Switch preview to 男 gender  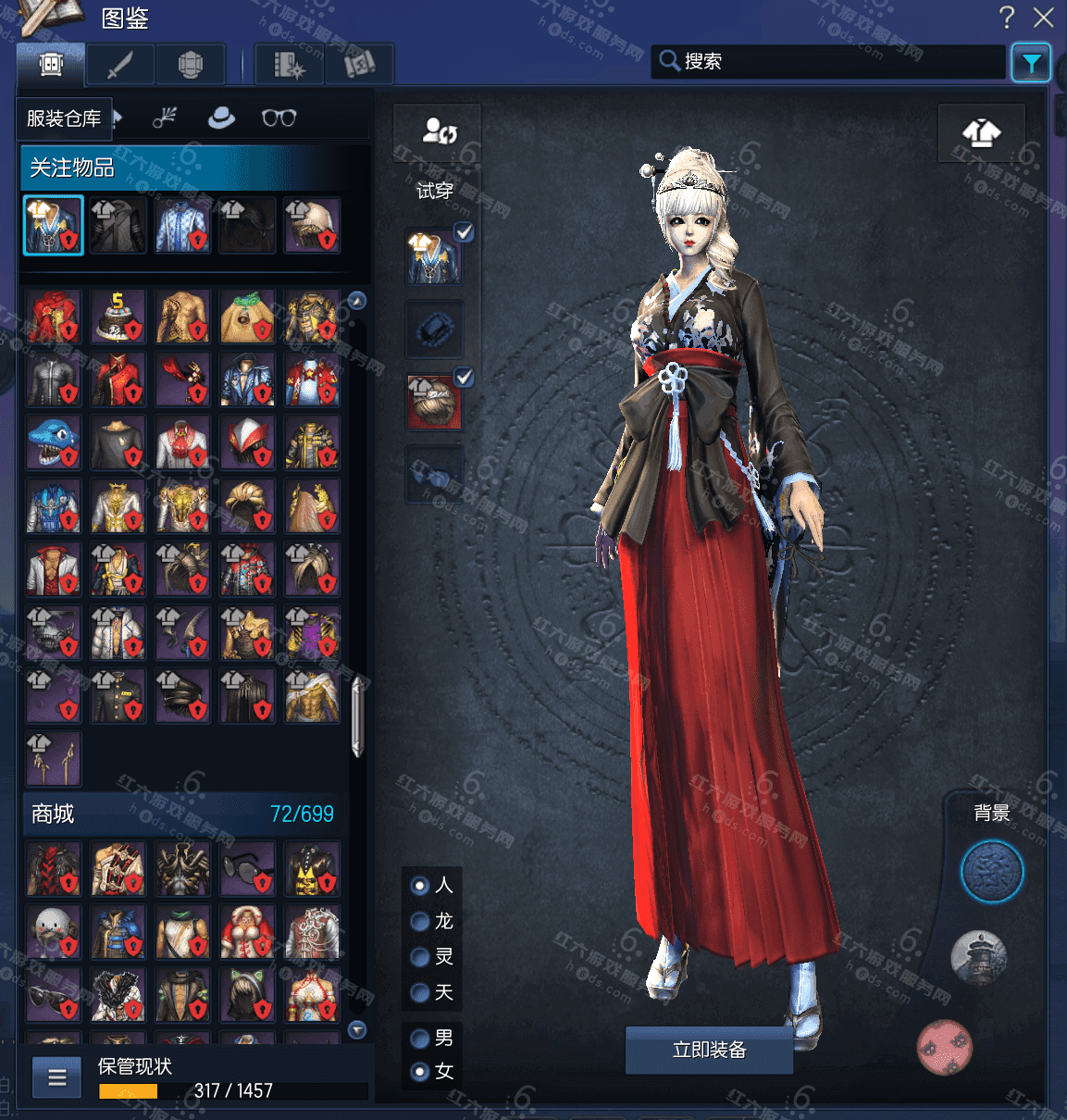point(420,1039)
